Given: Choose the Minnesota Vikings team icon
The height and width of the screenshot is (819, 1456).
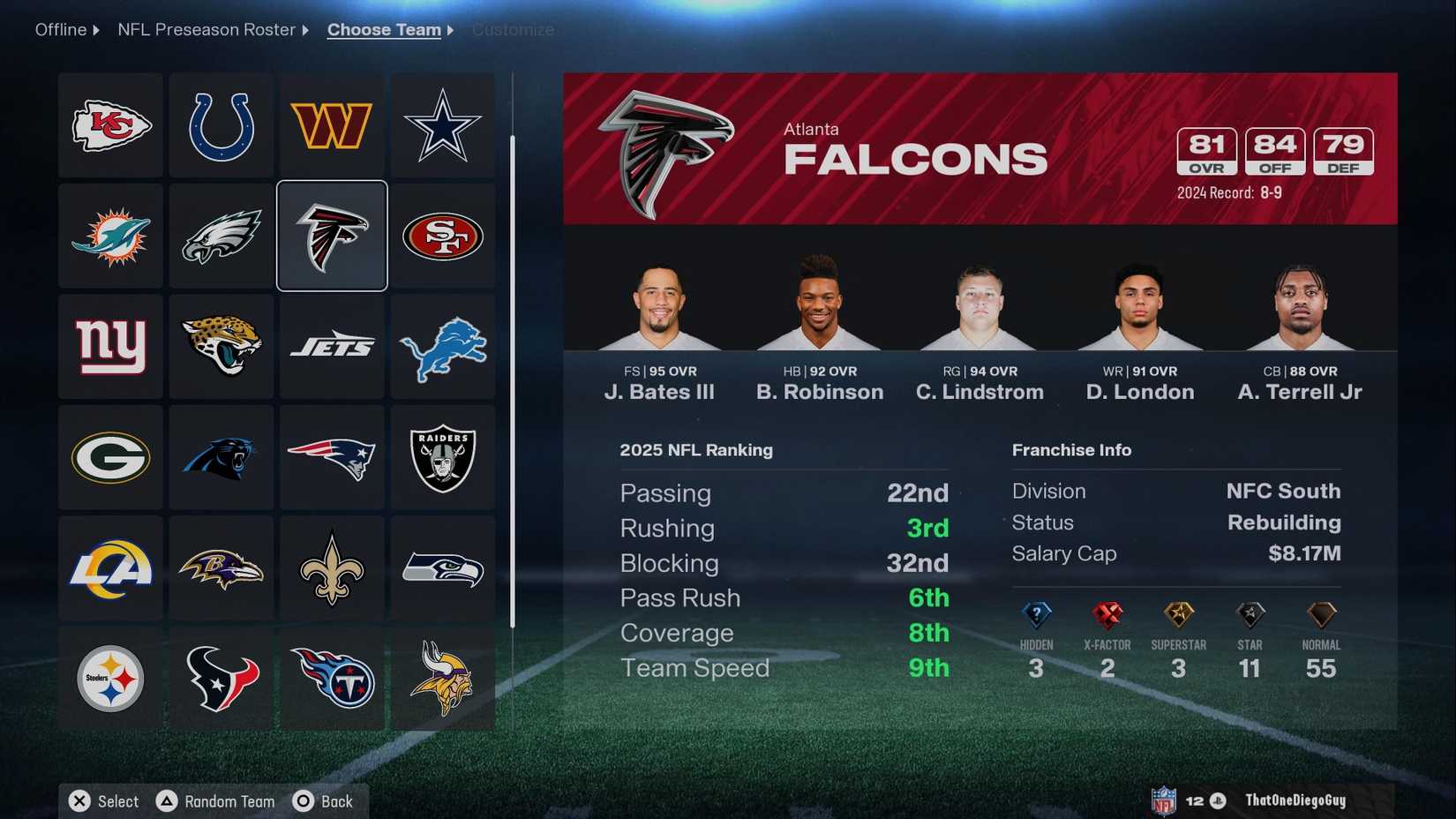Looking at the screenshot, I should point(443,680).
